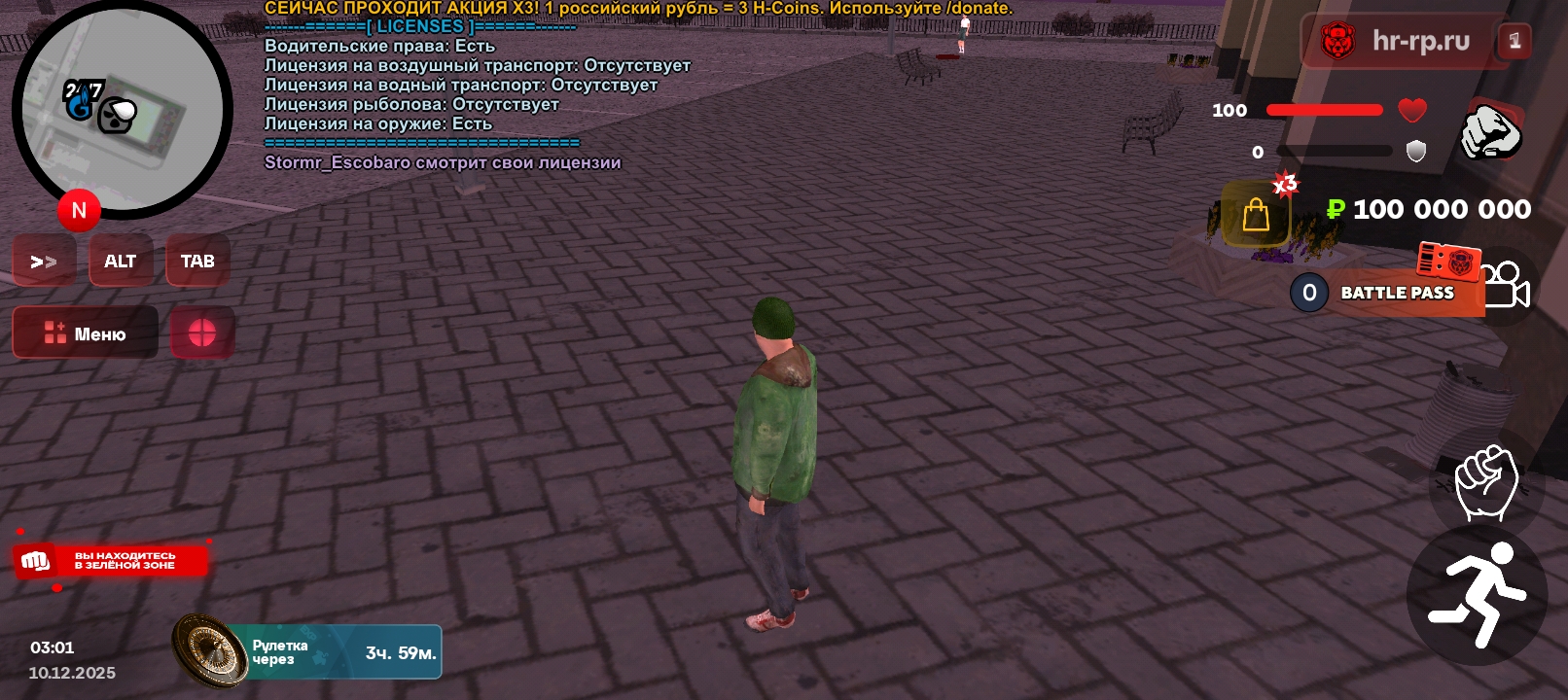Tap the red crosshair button
The image size is (1568, 700).
pos(201,333)
